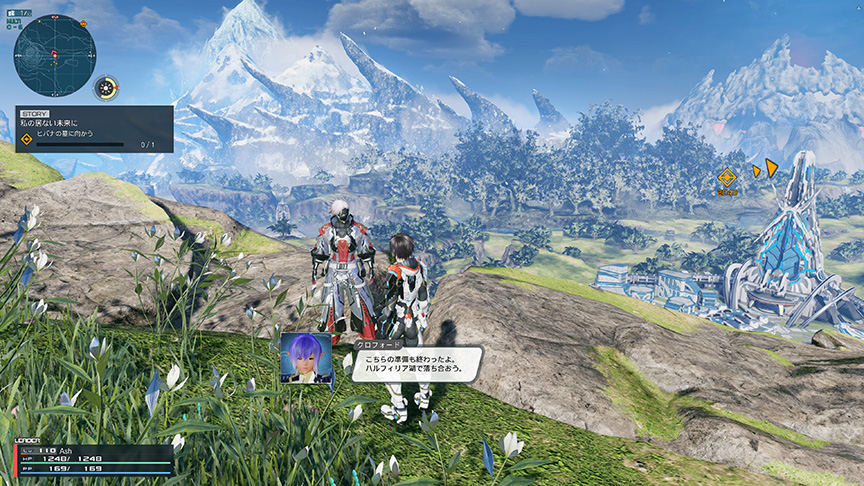The image size is (864, 486).
Task: Click the orange diamond story waypoint marker
Action: coord(727,177)
